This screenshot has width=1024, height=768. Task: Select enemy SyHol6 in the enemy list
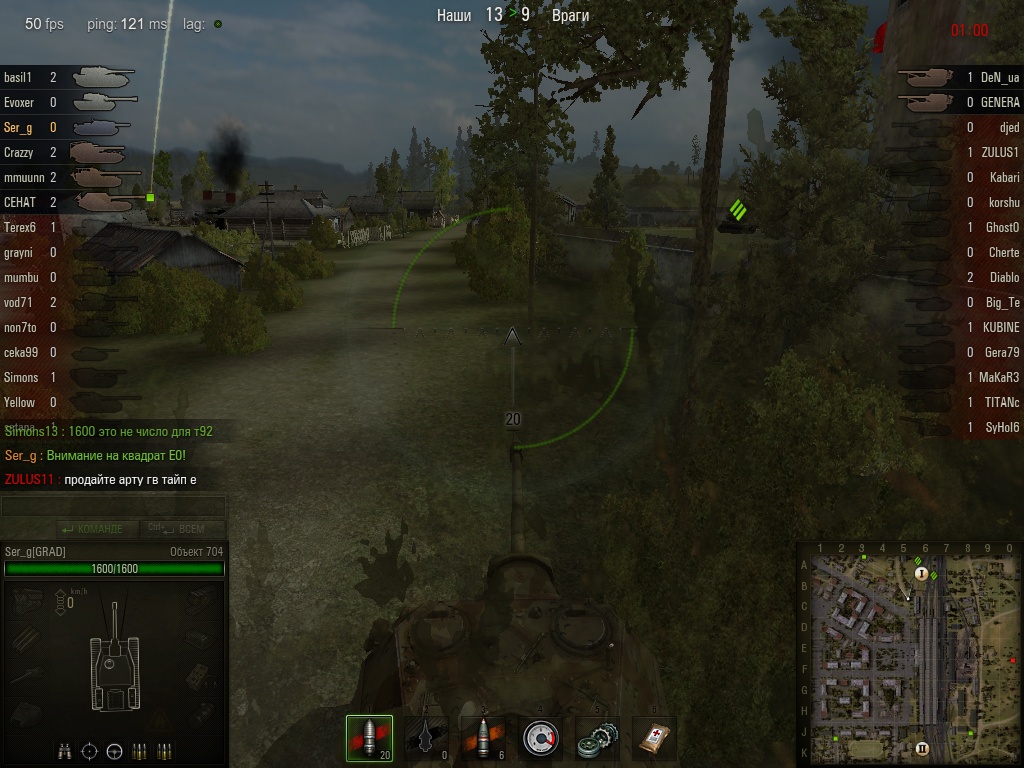coord(1001,427)
